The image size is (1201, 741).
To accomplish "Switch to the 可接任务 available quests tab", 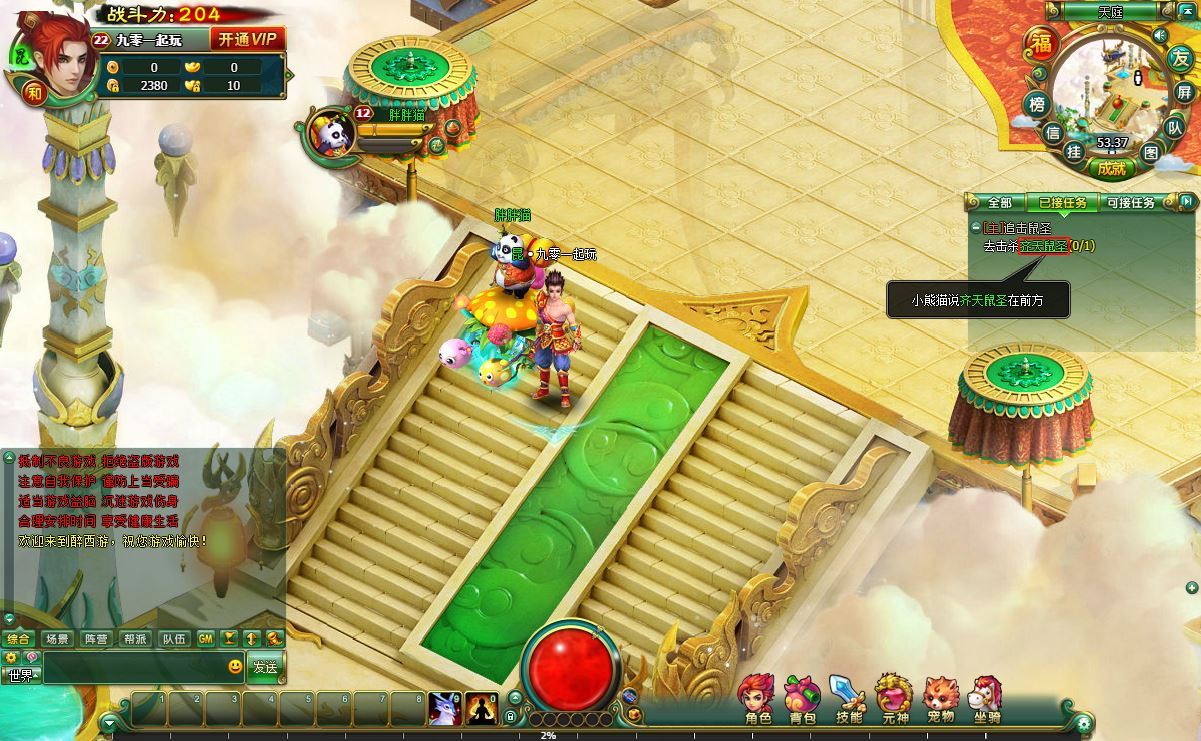I will pyautogui.click(x=1131, y=202).
